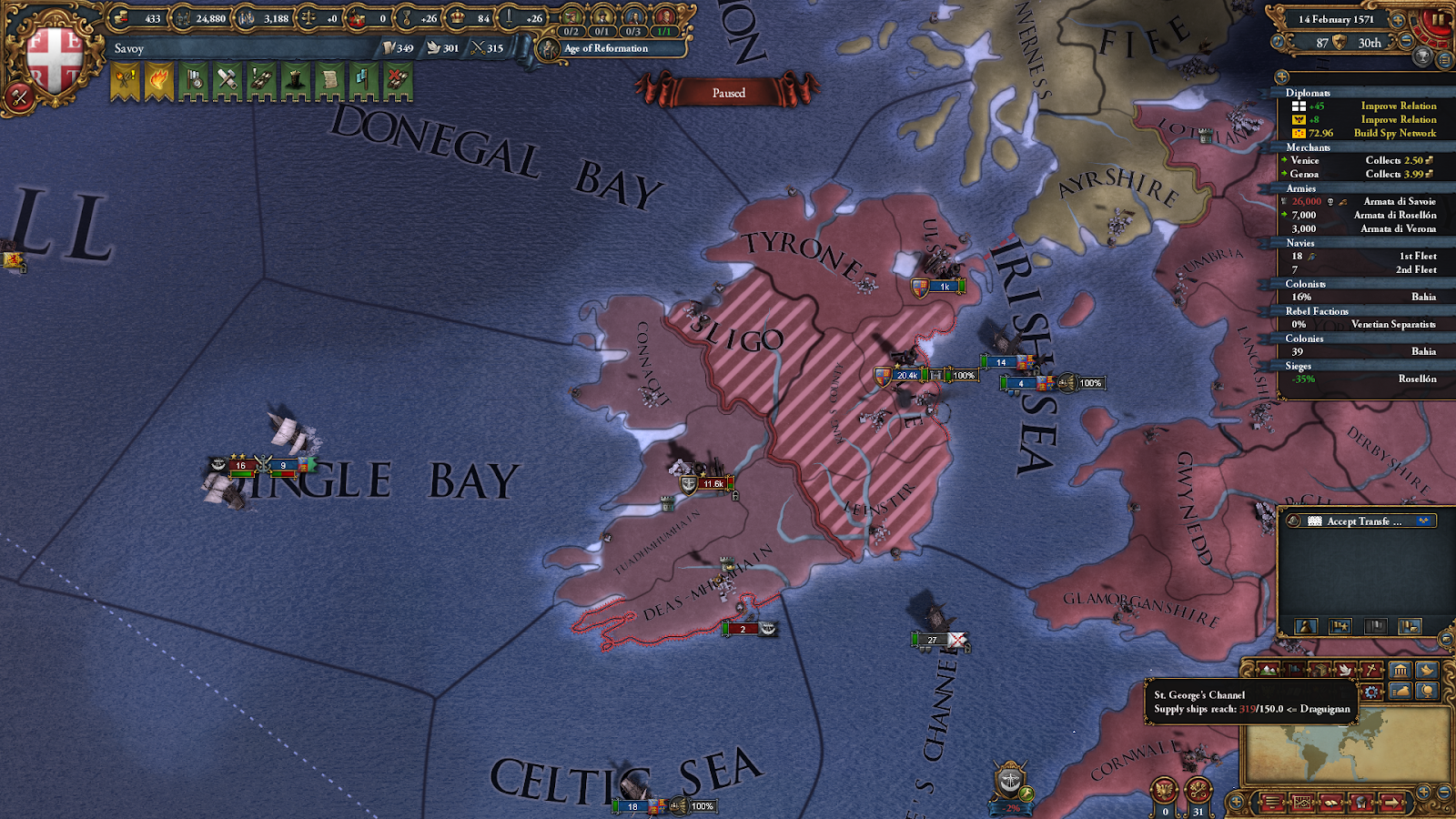Screen dimensions: 1456x819
Task: Open the religious mapmode with the cross icon
Action: click(1370, 670)
